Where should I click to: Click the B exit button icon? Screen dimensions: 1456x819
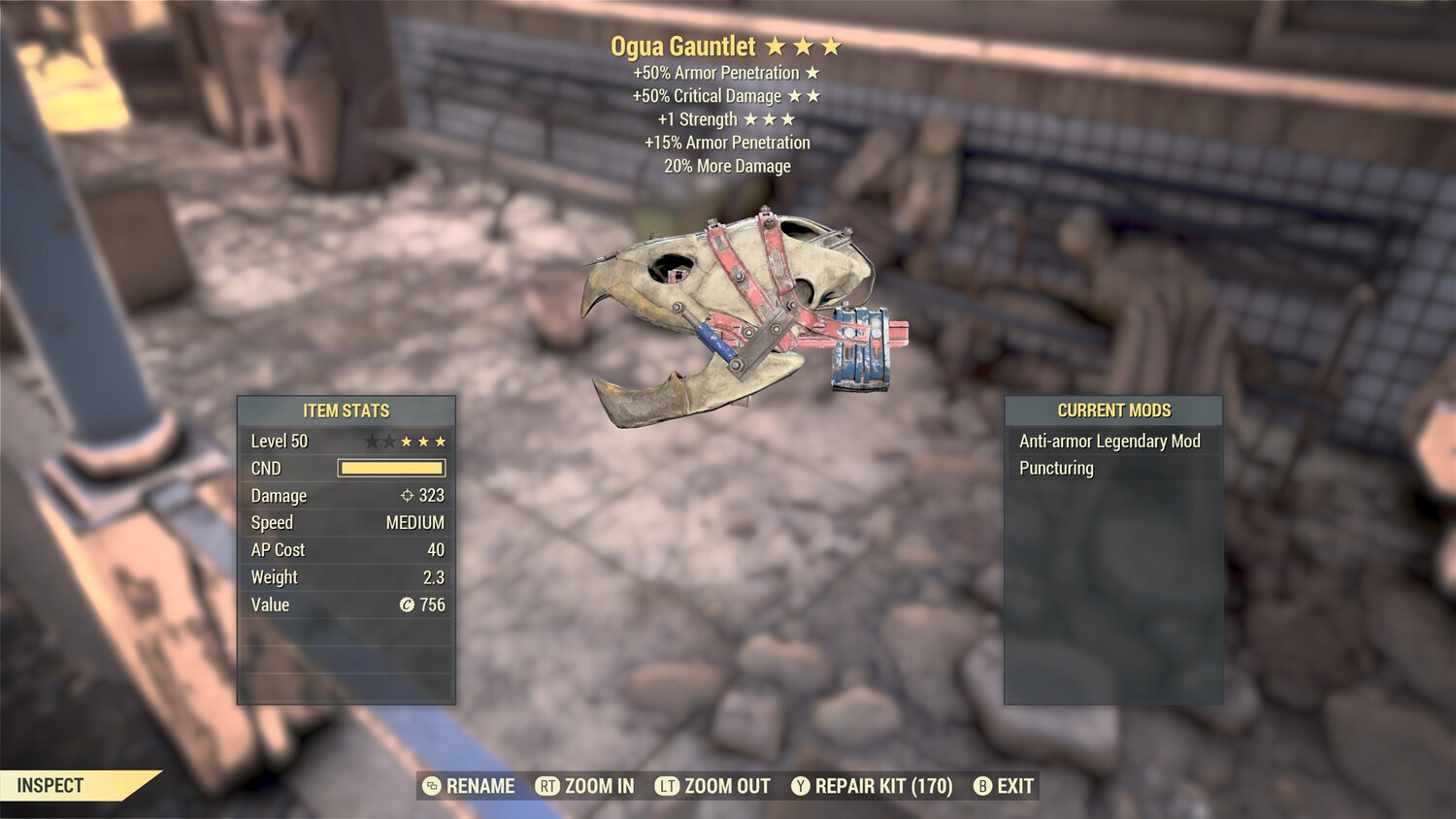(x=983, y=786)
